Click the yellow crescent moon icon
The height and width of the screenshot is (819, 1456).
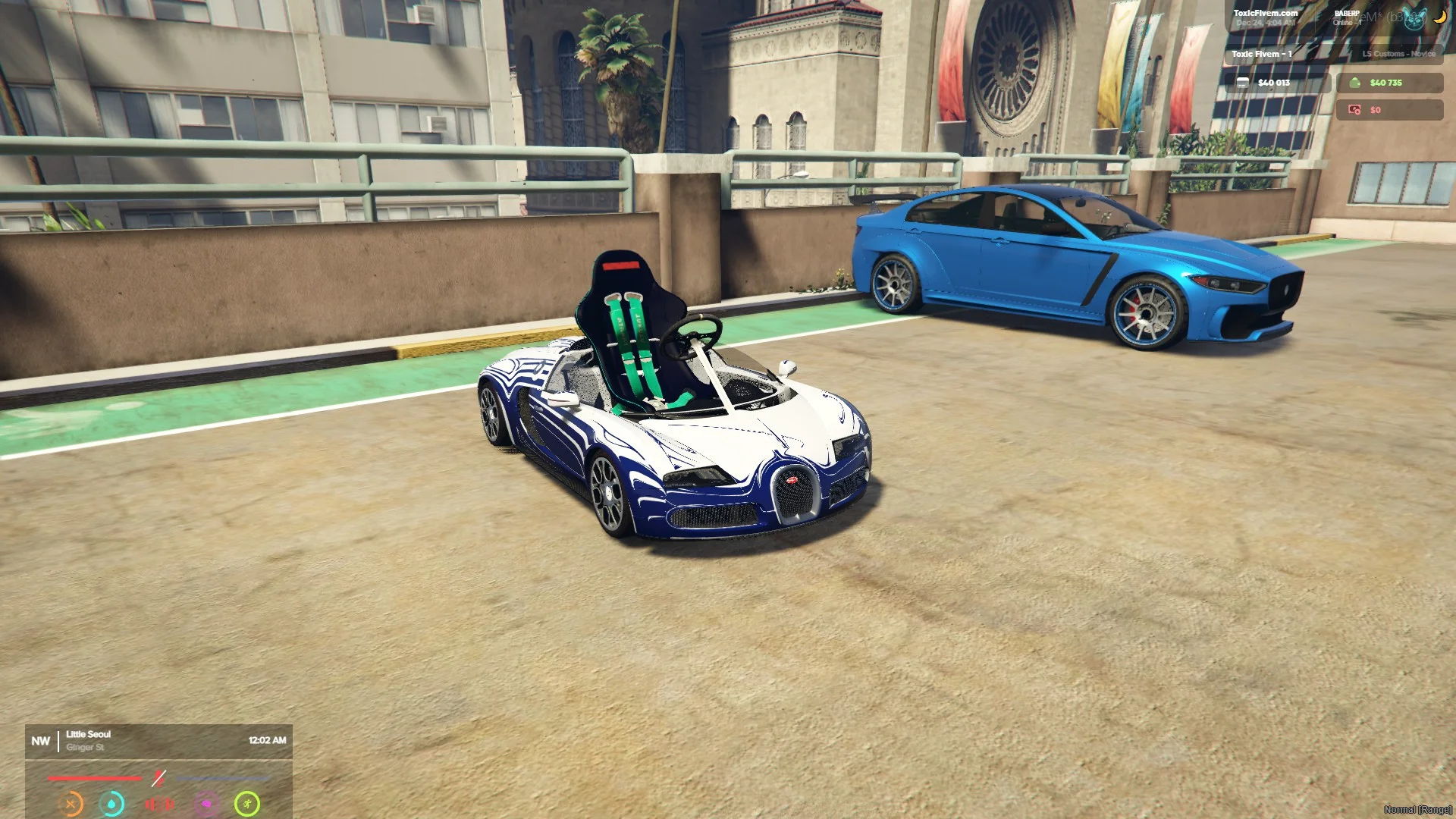tap(1439, 17)
